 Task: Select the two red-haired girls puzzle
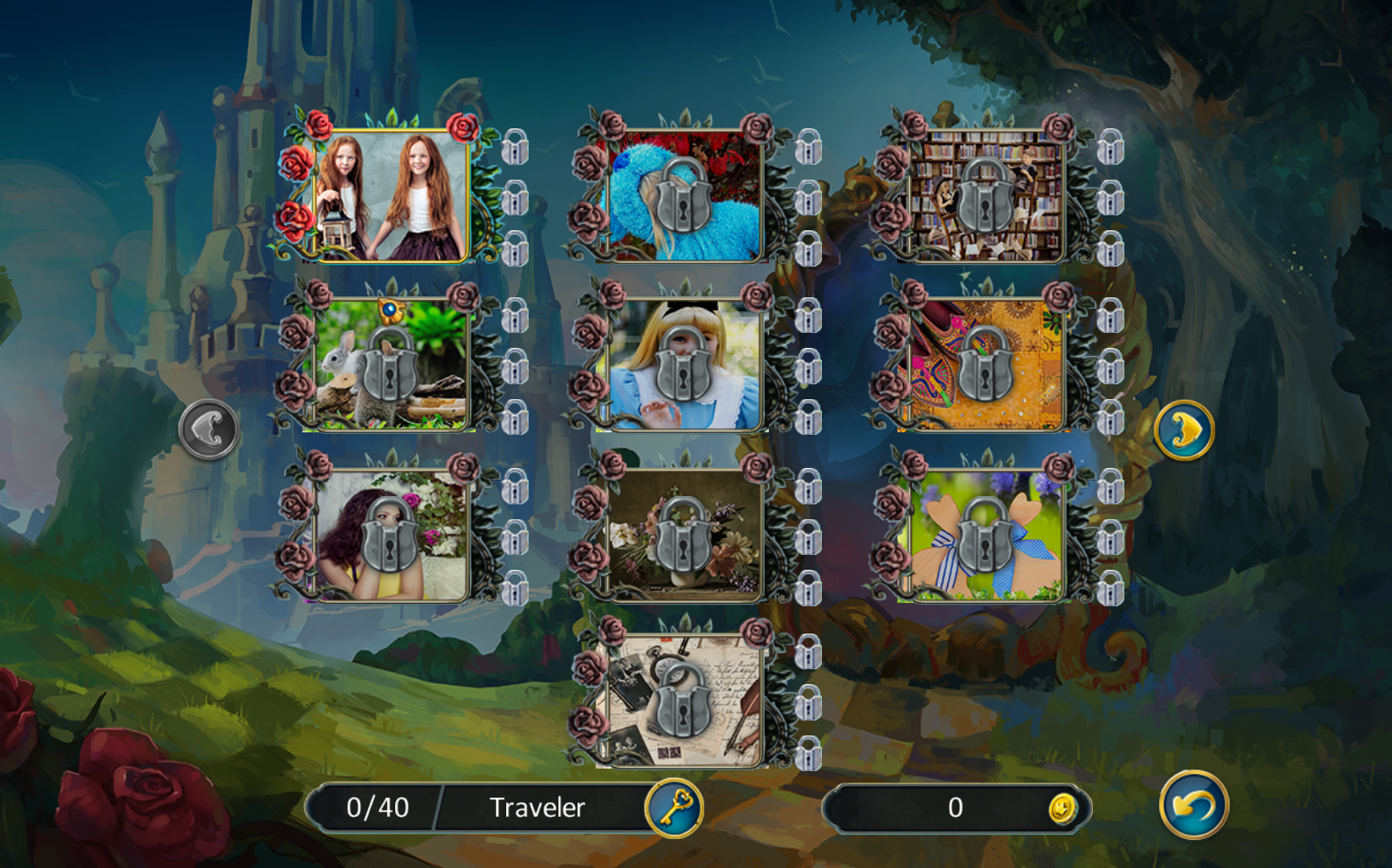tap(391, 197)
